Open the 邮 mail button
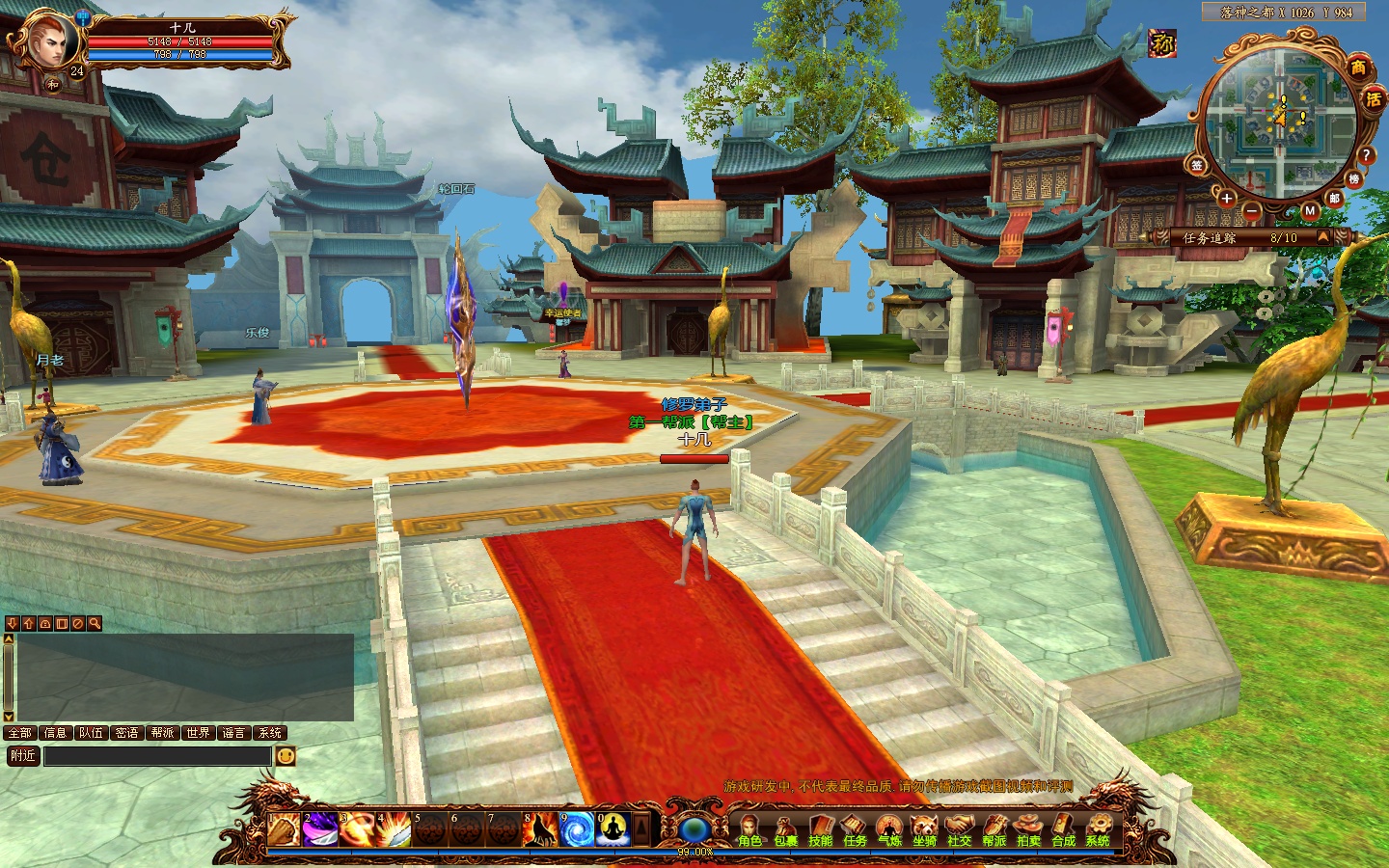The image size is (1389, 868). tap(1335, 199)
